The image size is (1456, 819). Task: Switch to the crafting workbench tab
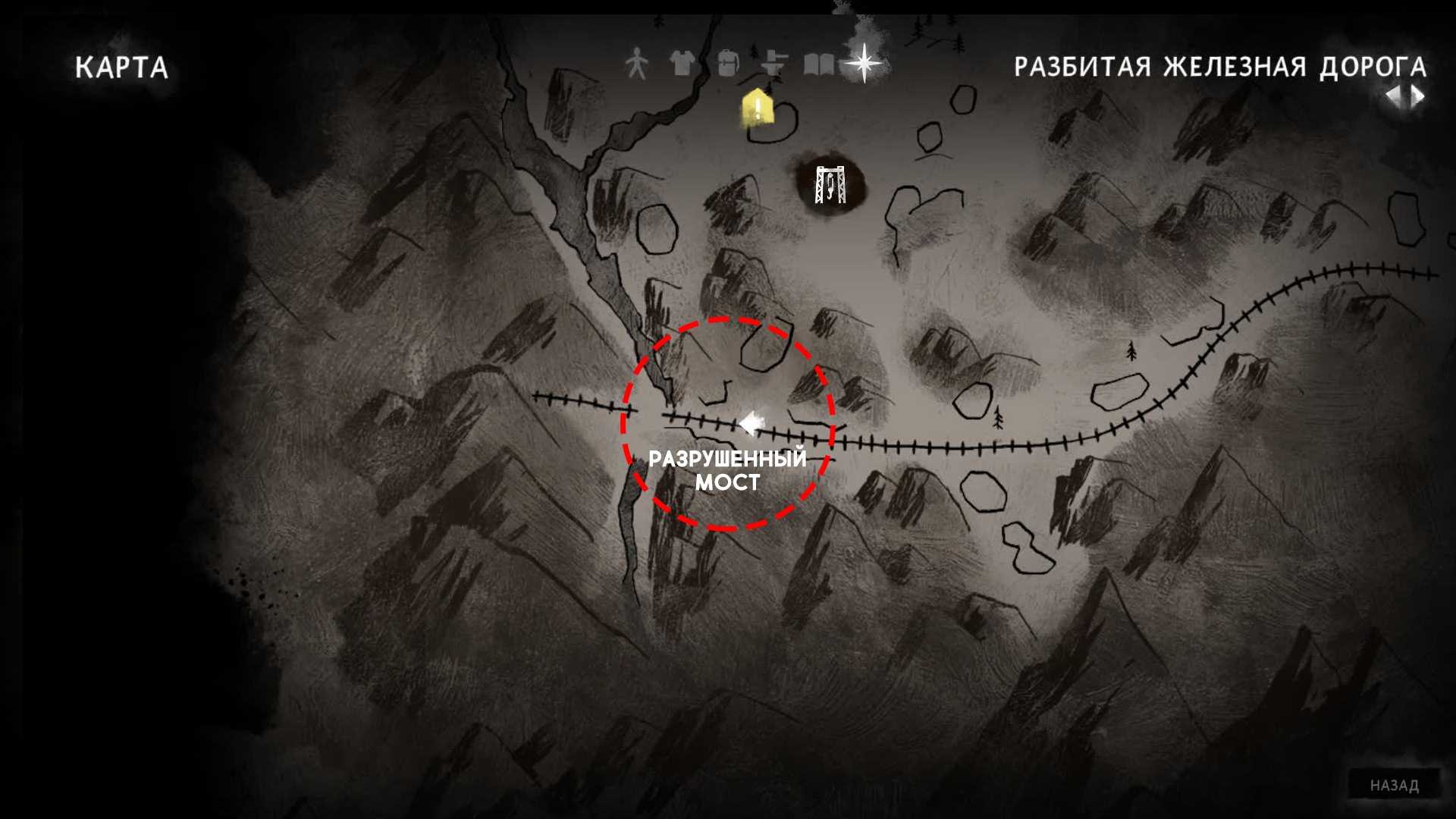[x=773, y=64]
